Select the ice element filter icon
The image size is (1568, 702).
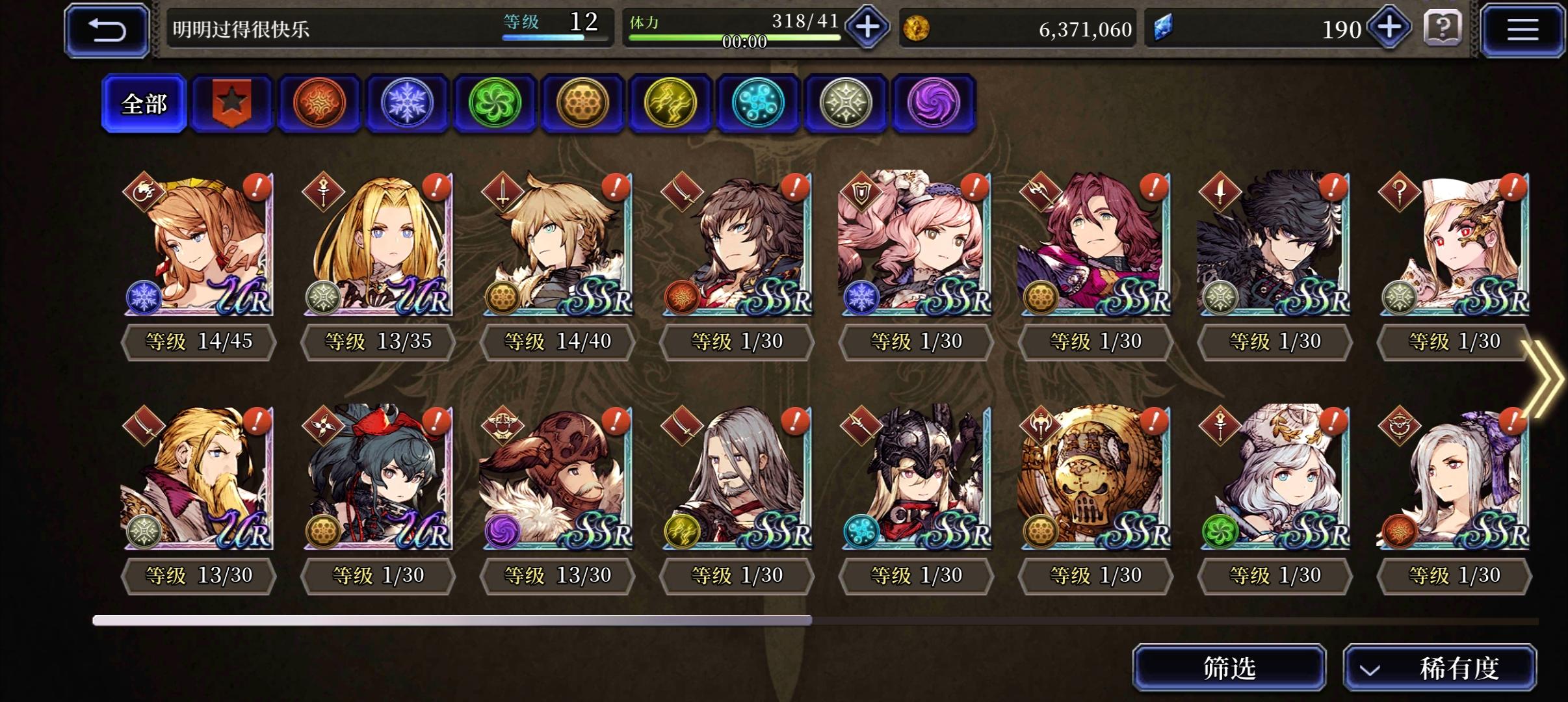tap(408, 103)
